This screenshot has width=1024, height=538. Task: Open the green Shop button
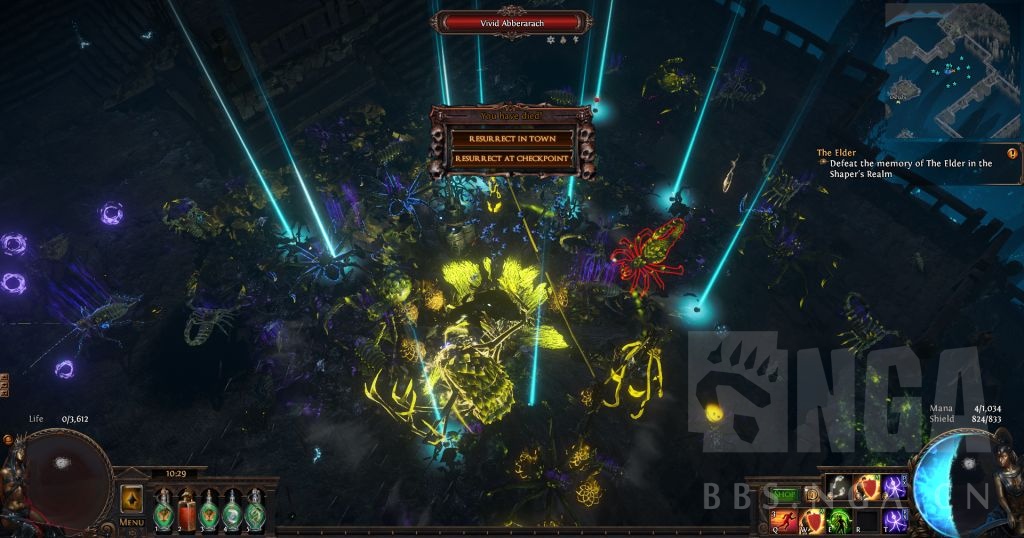[785, 494]
